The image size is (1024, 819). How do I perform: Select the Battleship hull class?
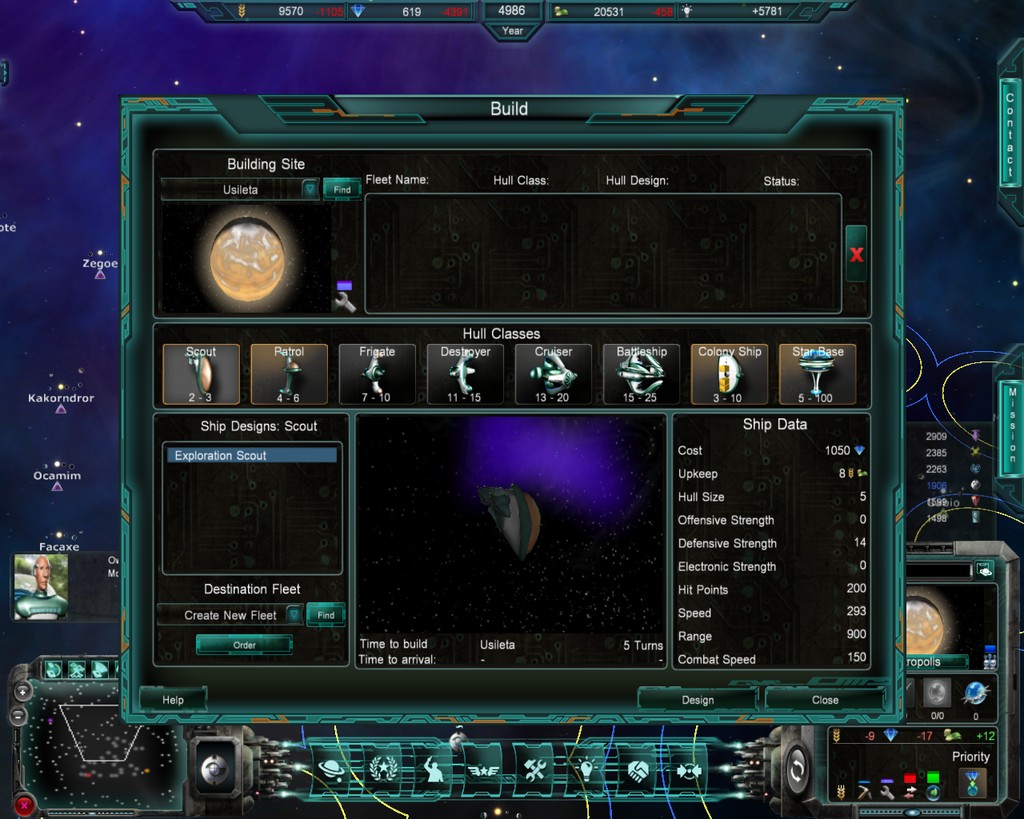[641, 374]
